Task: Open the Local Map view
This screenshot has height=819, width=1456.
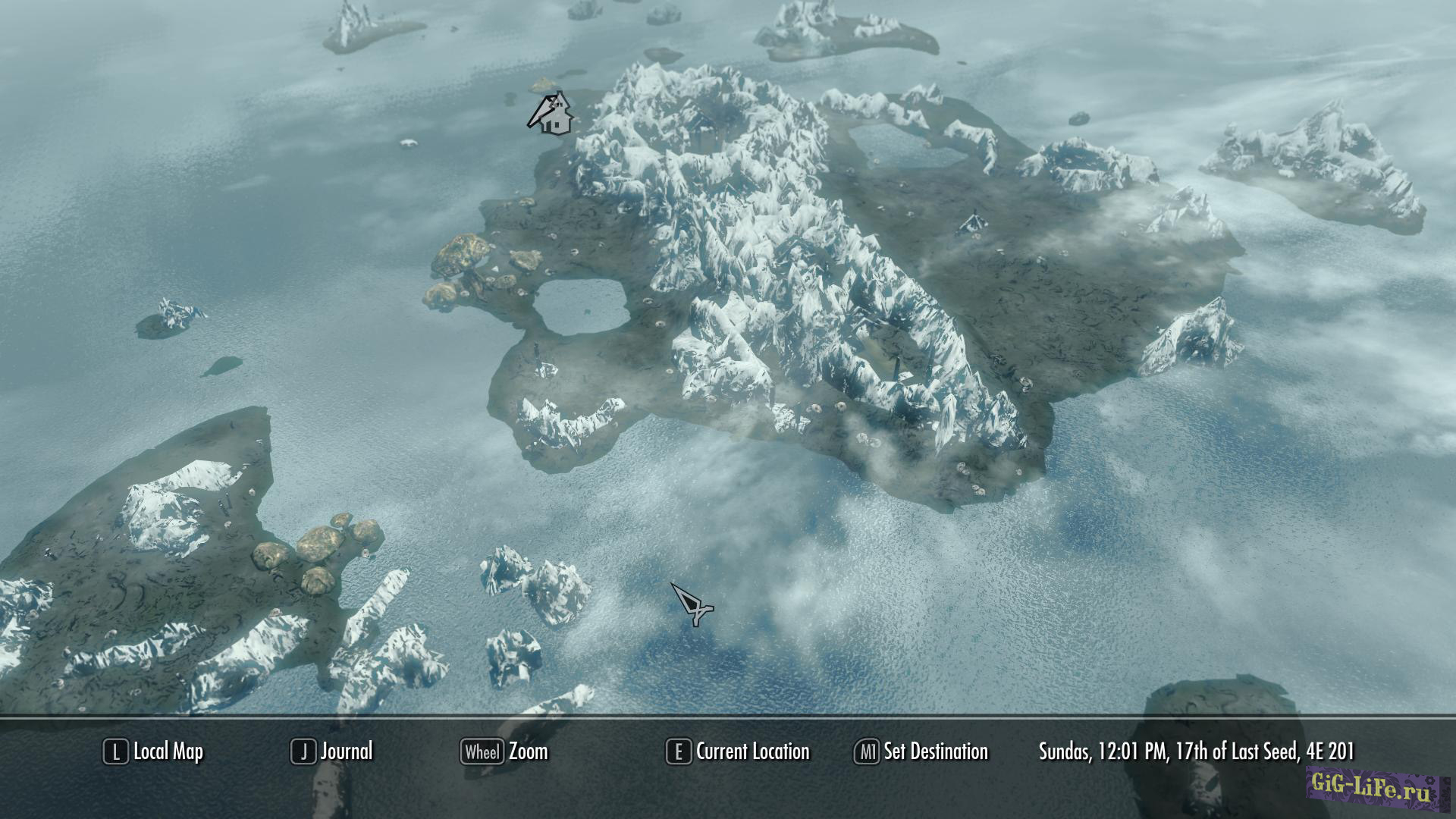Action: [154, 752]
